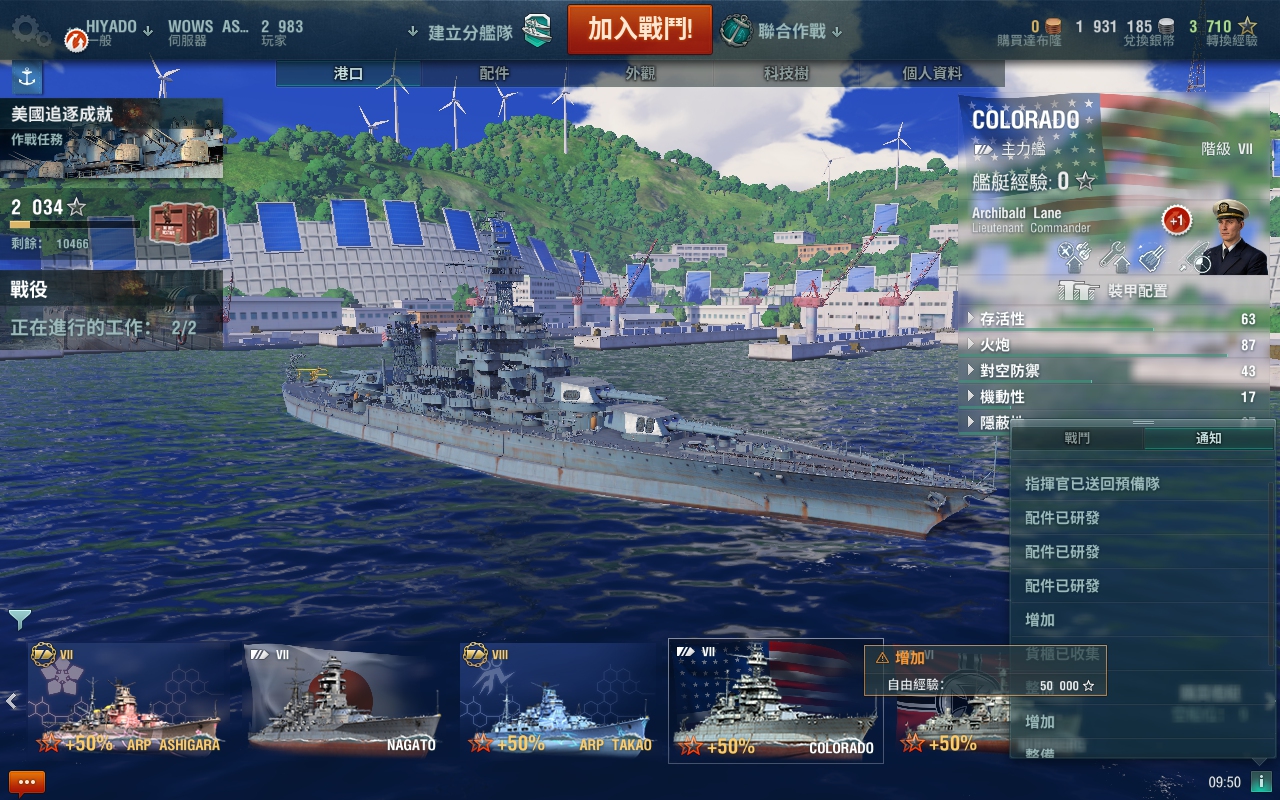Switch to the 配件 modules tab

tap(494, 74)
